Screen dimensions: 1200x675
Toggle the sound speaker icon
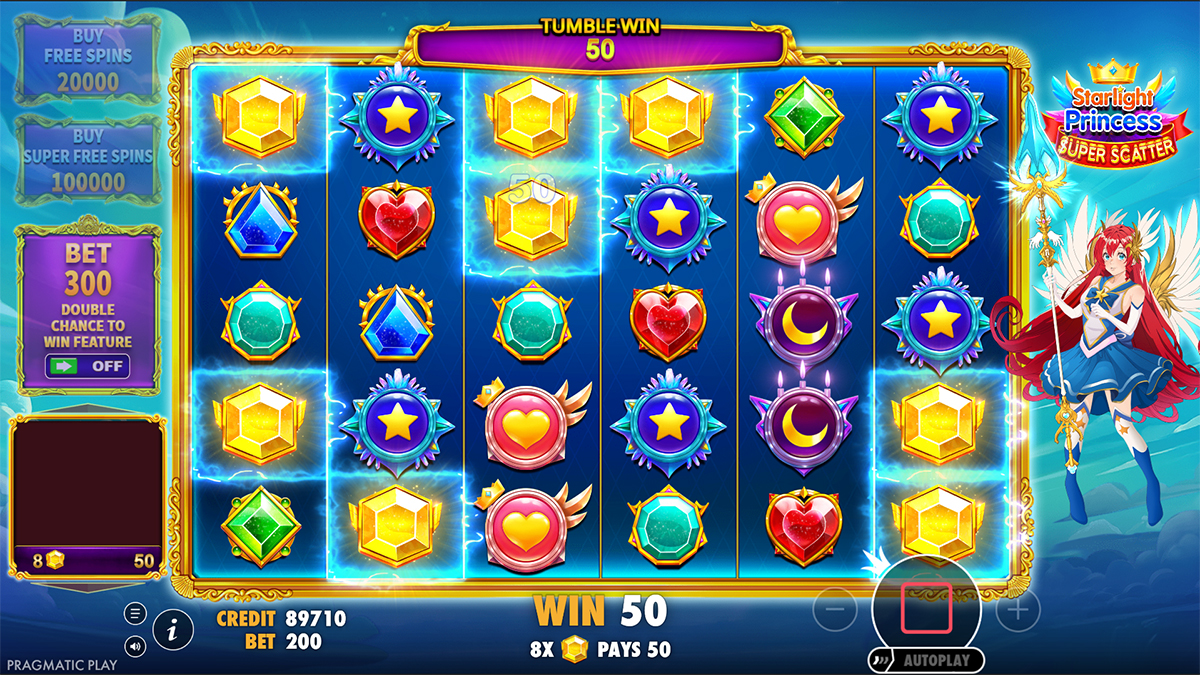pos(136,646)
